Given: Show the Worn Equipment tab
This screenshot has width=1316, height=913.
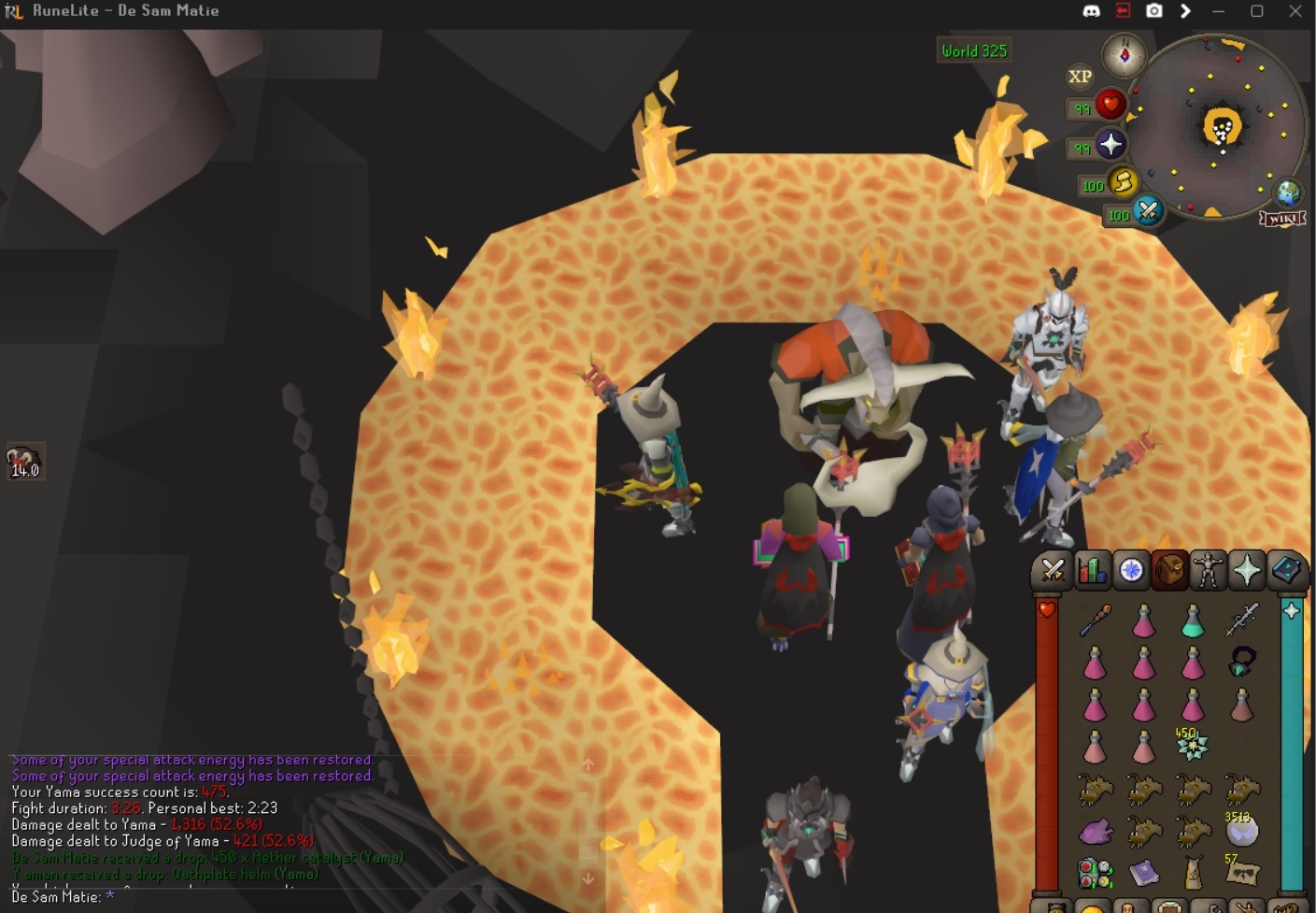Looking at the screenshot, I should [x=1208, y=570].
